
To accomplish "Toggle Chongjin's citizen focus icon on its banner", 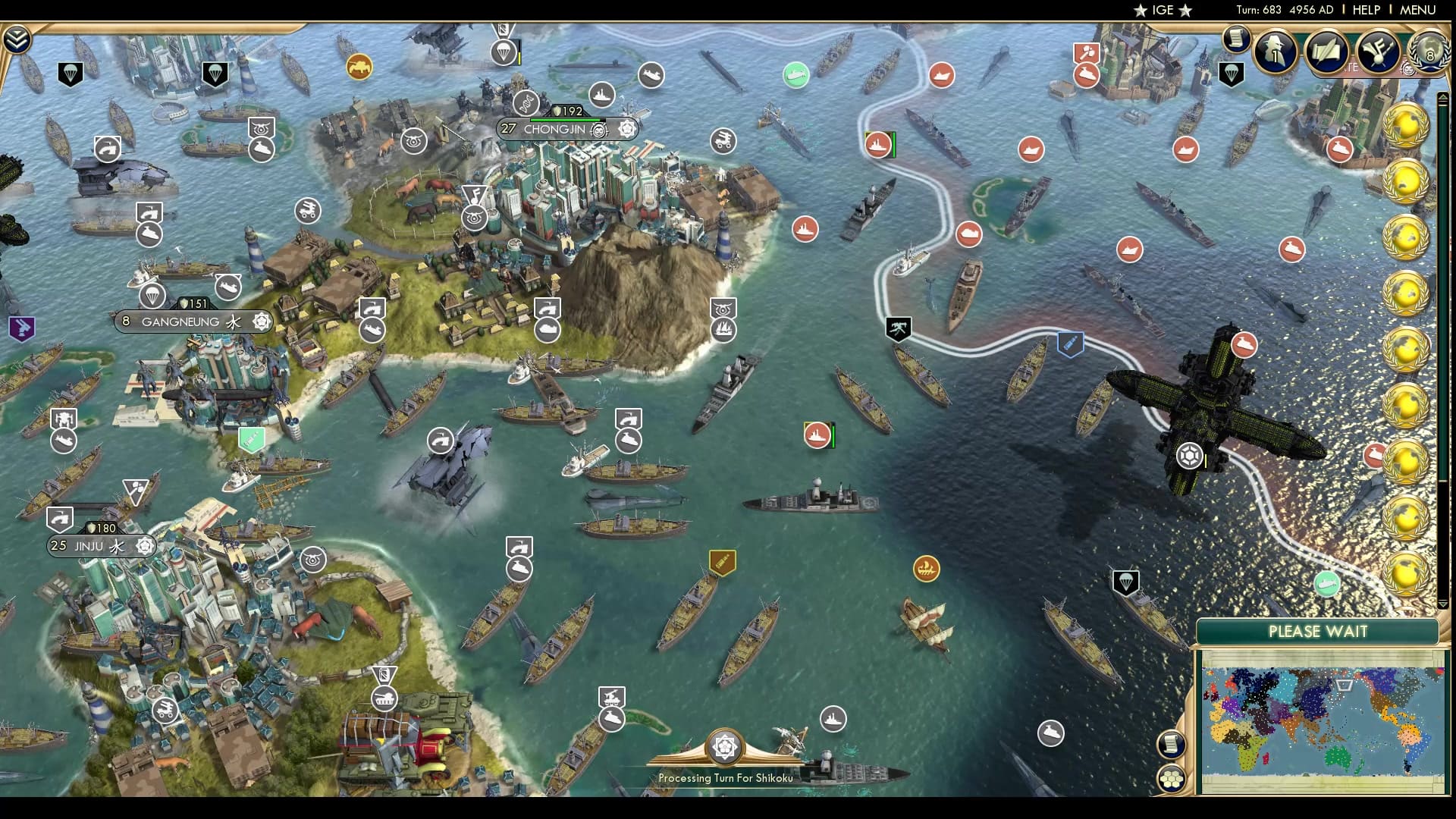I will 598,129.
